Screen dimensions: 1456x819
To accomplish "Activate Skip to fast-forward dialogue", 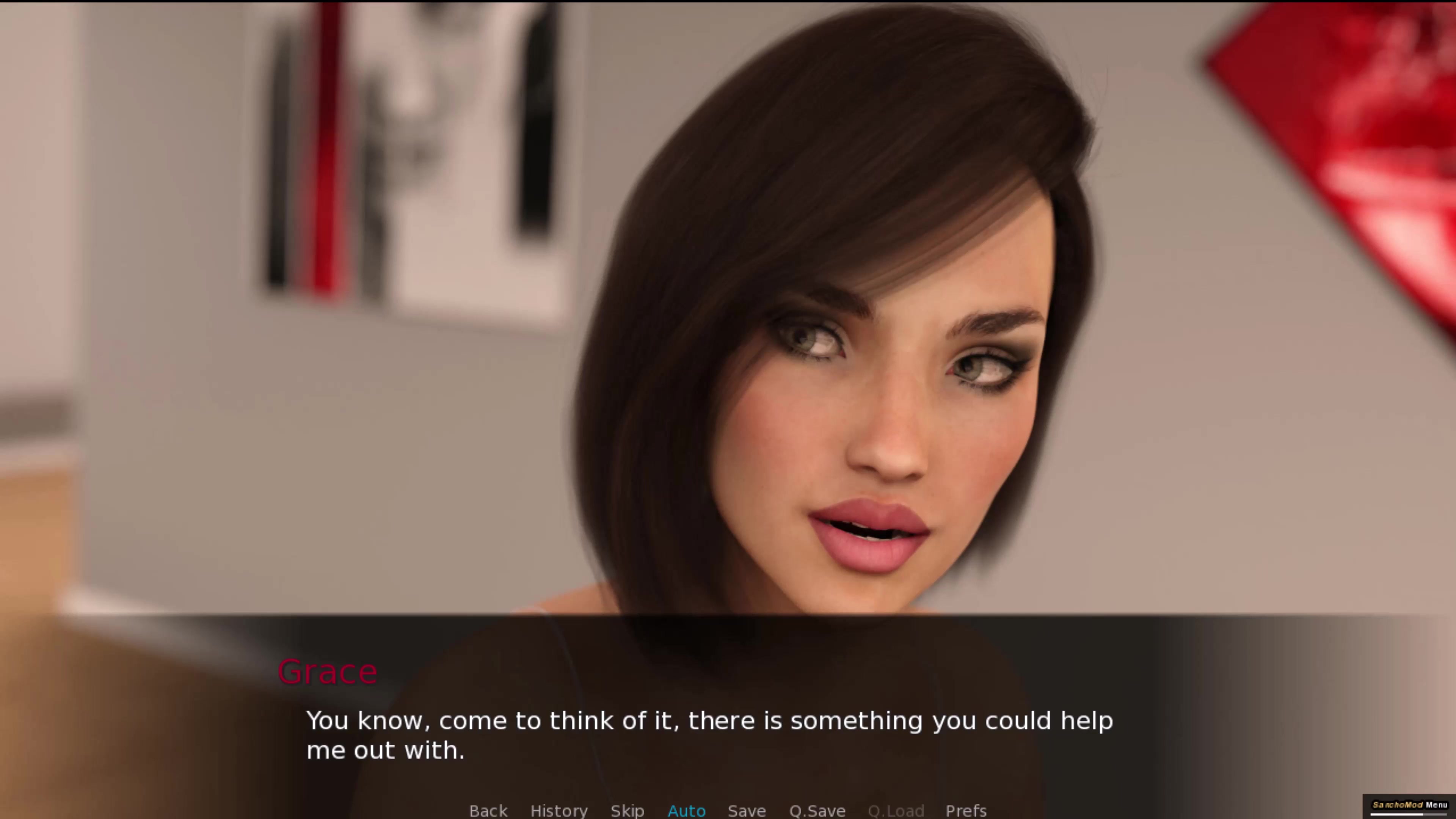I will [627, 811].
